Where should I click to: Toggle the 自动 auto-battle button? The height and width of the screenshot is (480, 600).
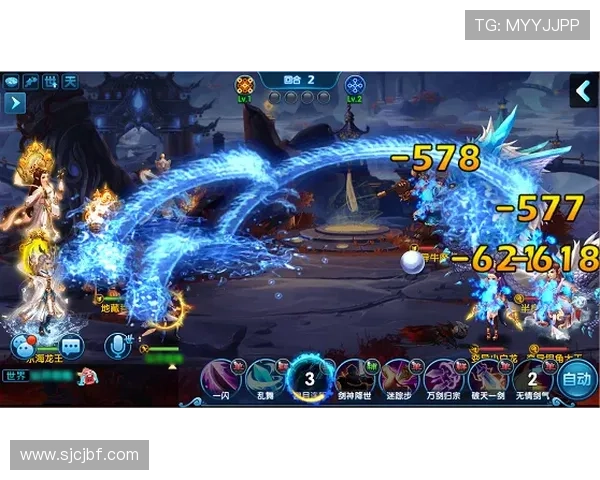[x=576, y=379]
